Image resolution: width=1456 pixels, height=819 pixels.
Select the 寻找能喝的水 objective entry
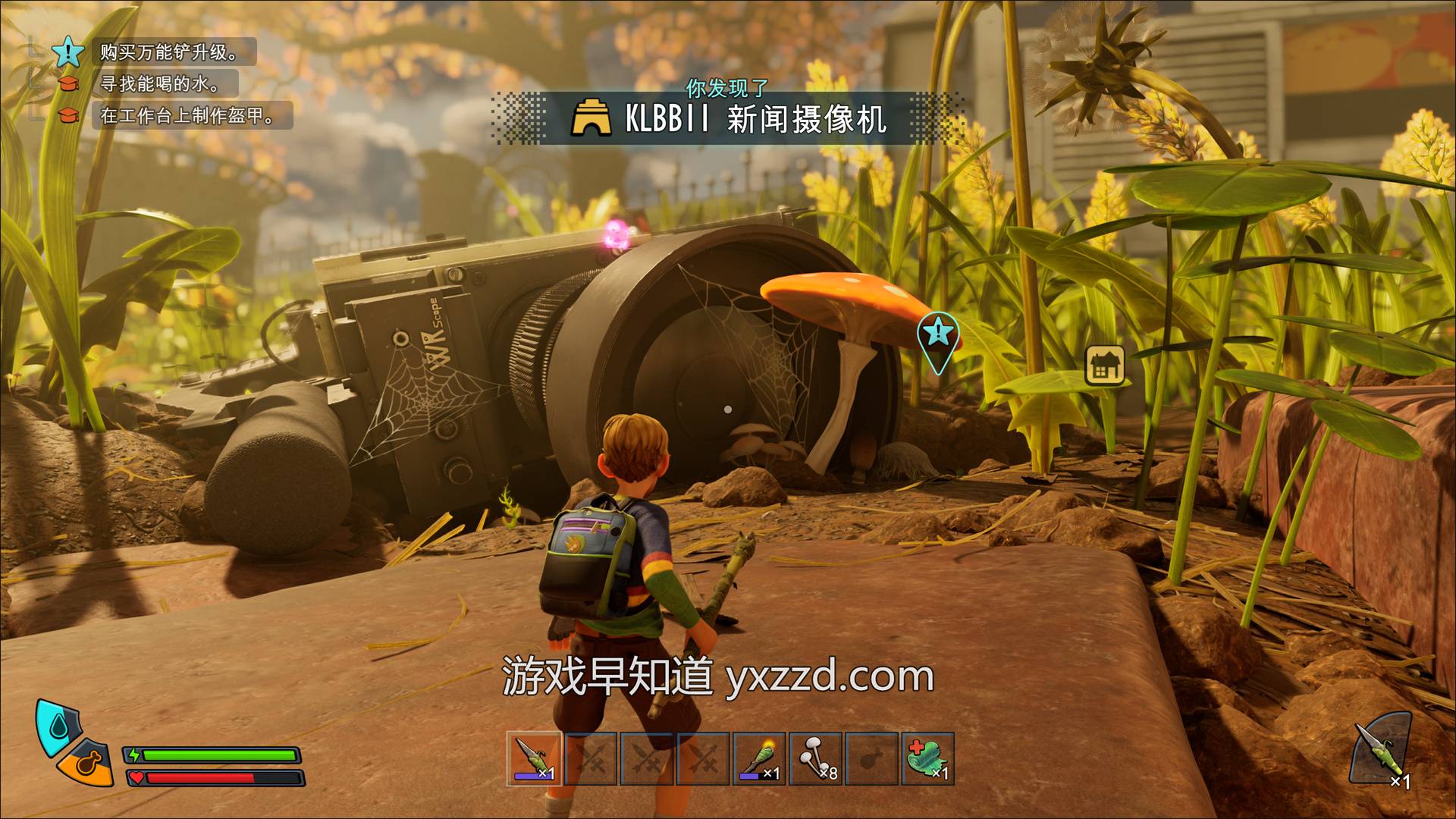[x=161, y=83]
